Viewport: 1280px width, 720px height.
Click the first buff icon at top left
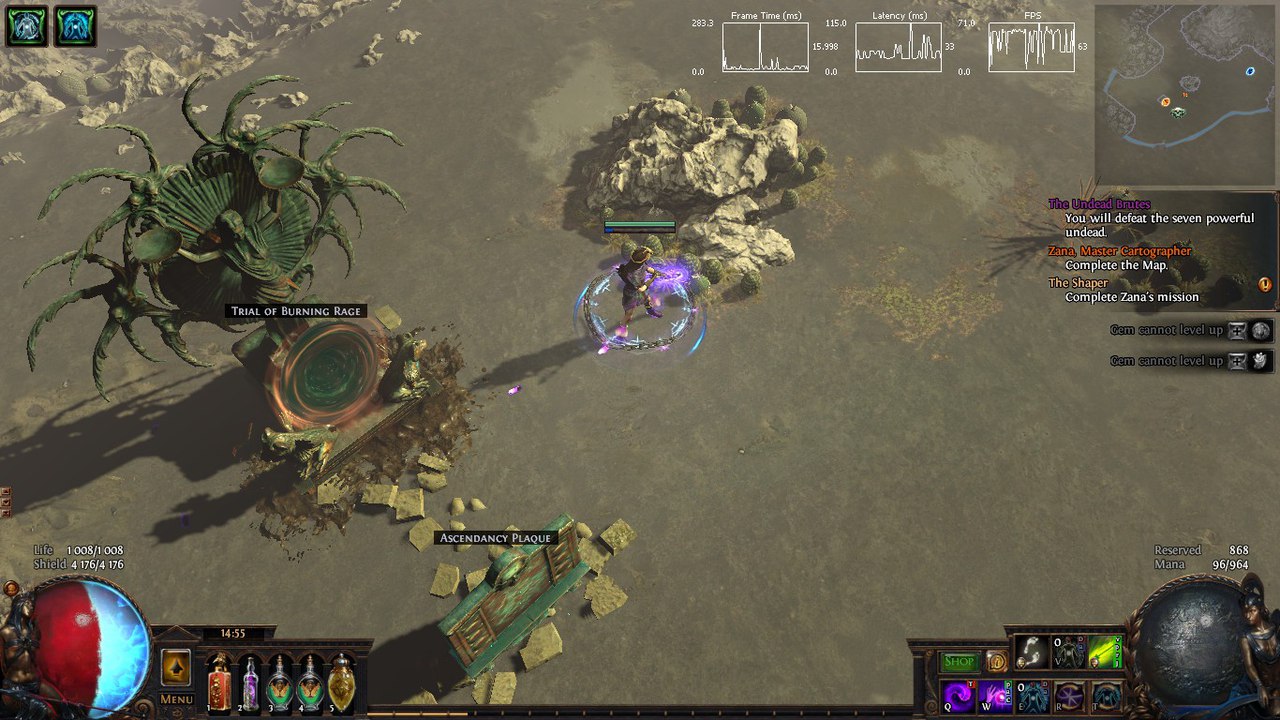pyautogui.click(x=26, y=26)
